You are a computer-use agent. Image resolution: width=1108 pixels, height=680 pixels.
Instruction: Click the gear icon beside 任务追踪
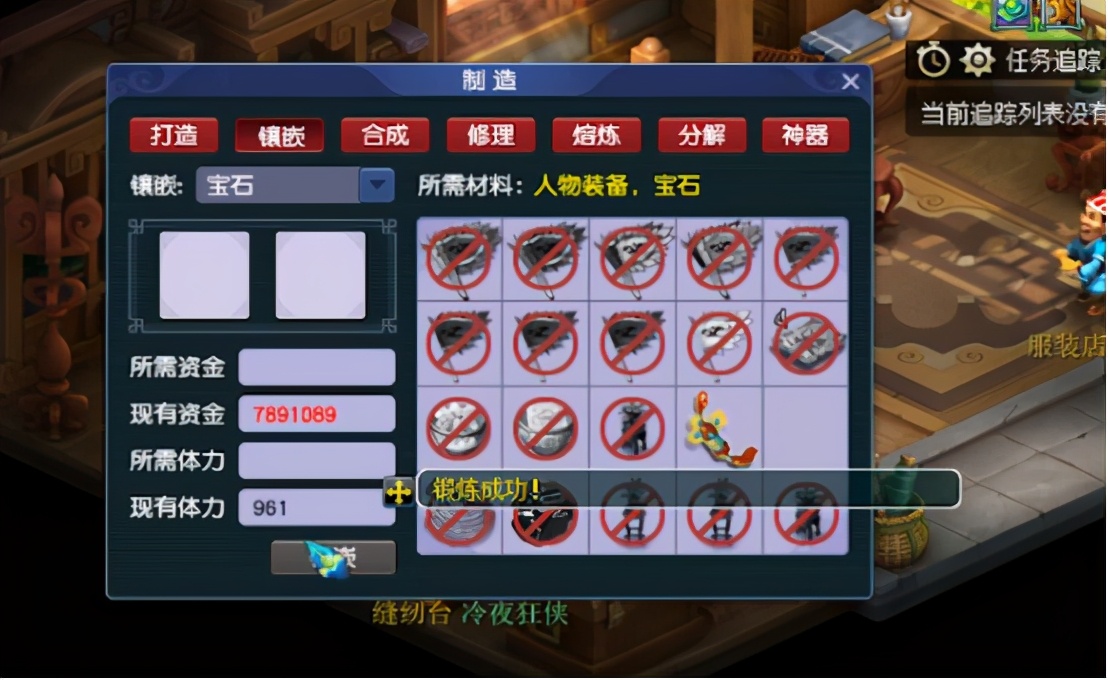[x=976, y=62]
